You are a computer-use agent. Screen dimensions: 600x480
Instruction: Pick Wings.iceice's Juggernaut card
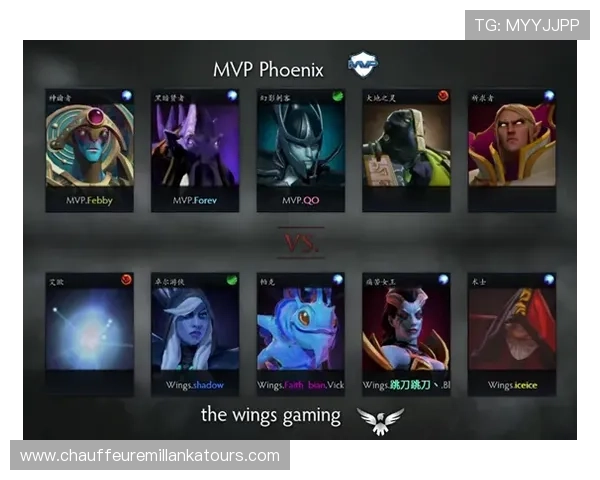click(x=510, y=334)
